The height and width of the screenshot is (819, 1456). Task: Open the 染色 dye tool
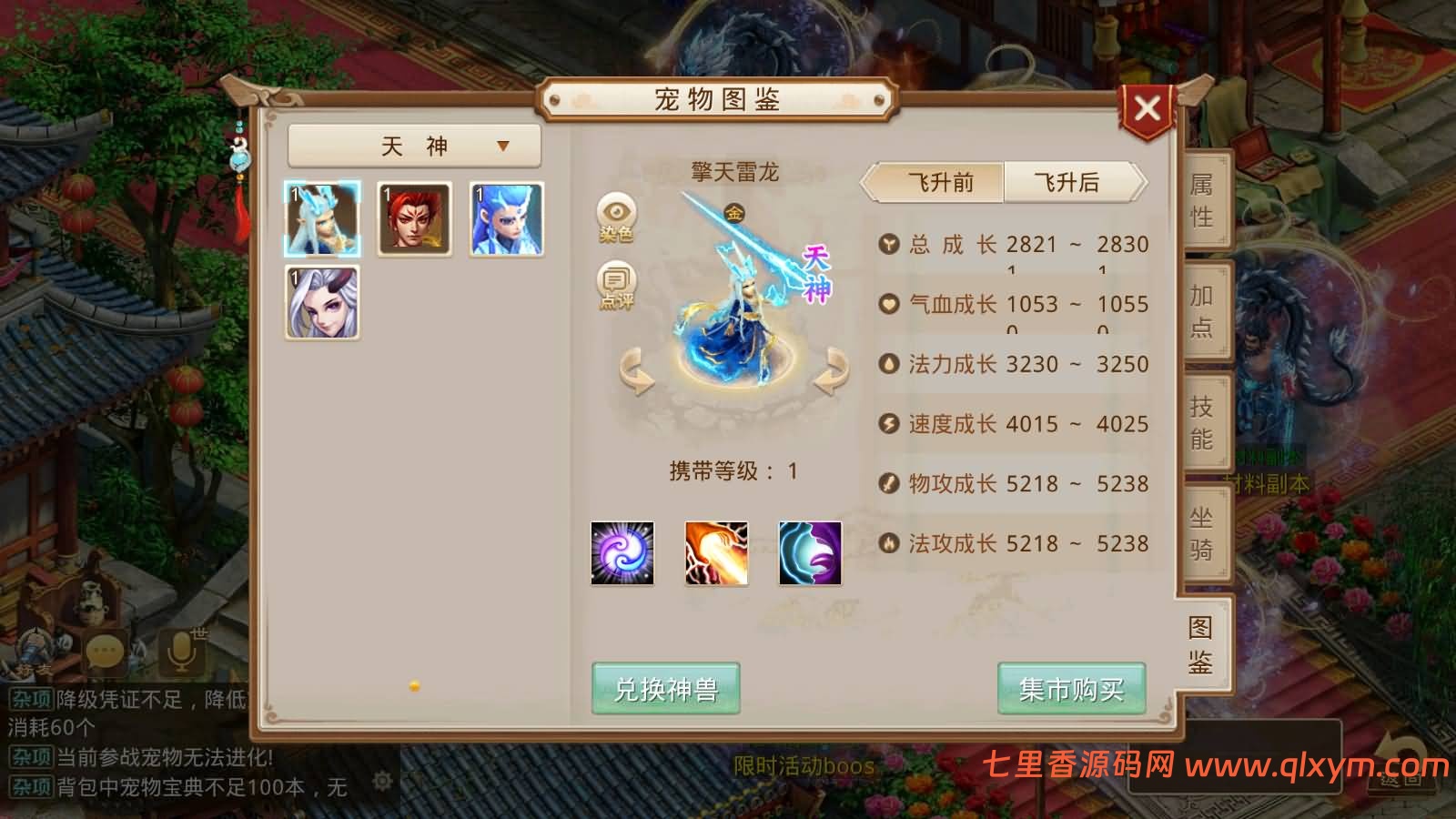[x=617, y=218]
